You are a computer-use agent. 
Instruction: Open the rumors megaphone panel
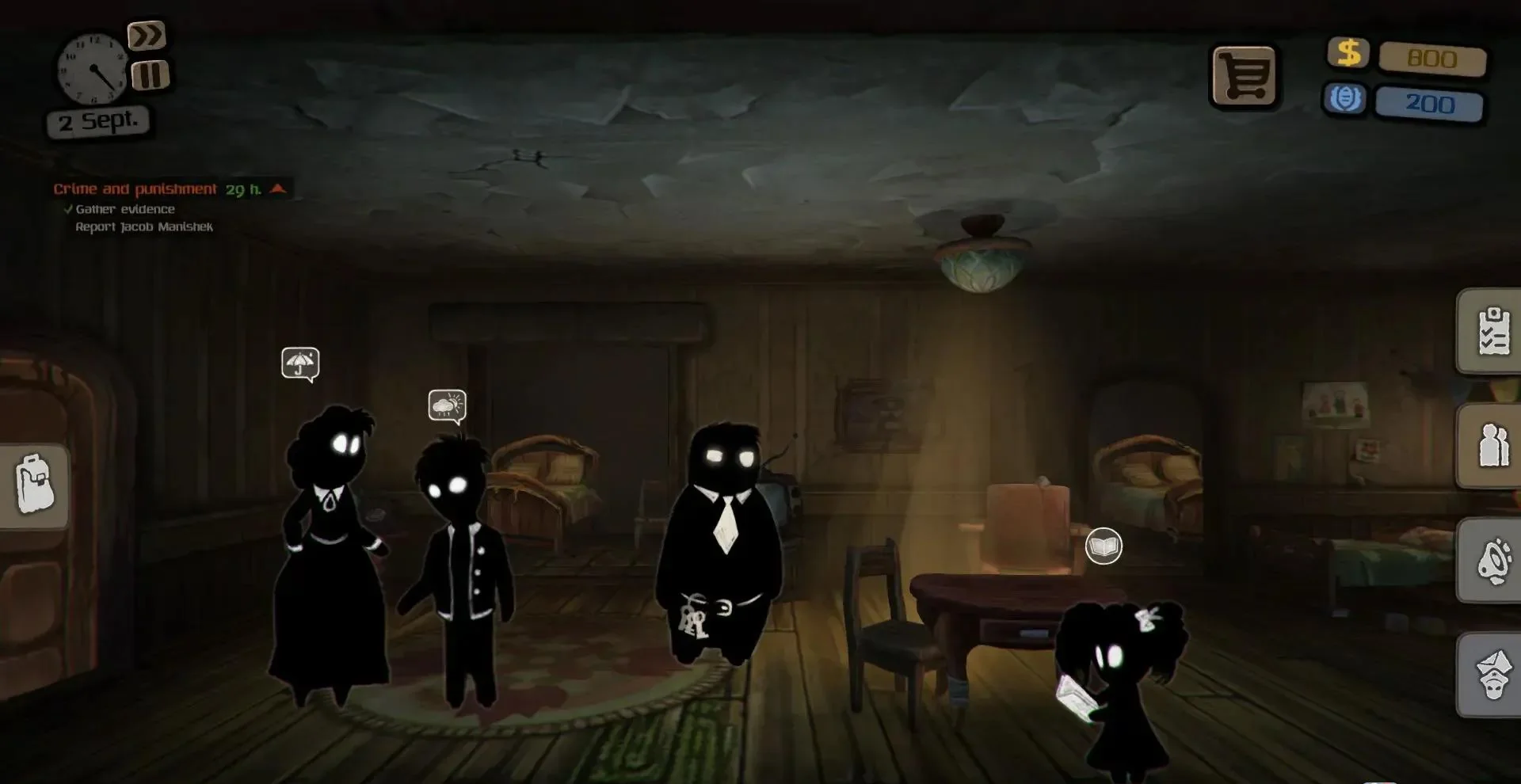click(1492, 559)
